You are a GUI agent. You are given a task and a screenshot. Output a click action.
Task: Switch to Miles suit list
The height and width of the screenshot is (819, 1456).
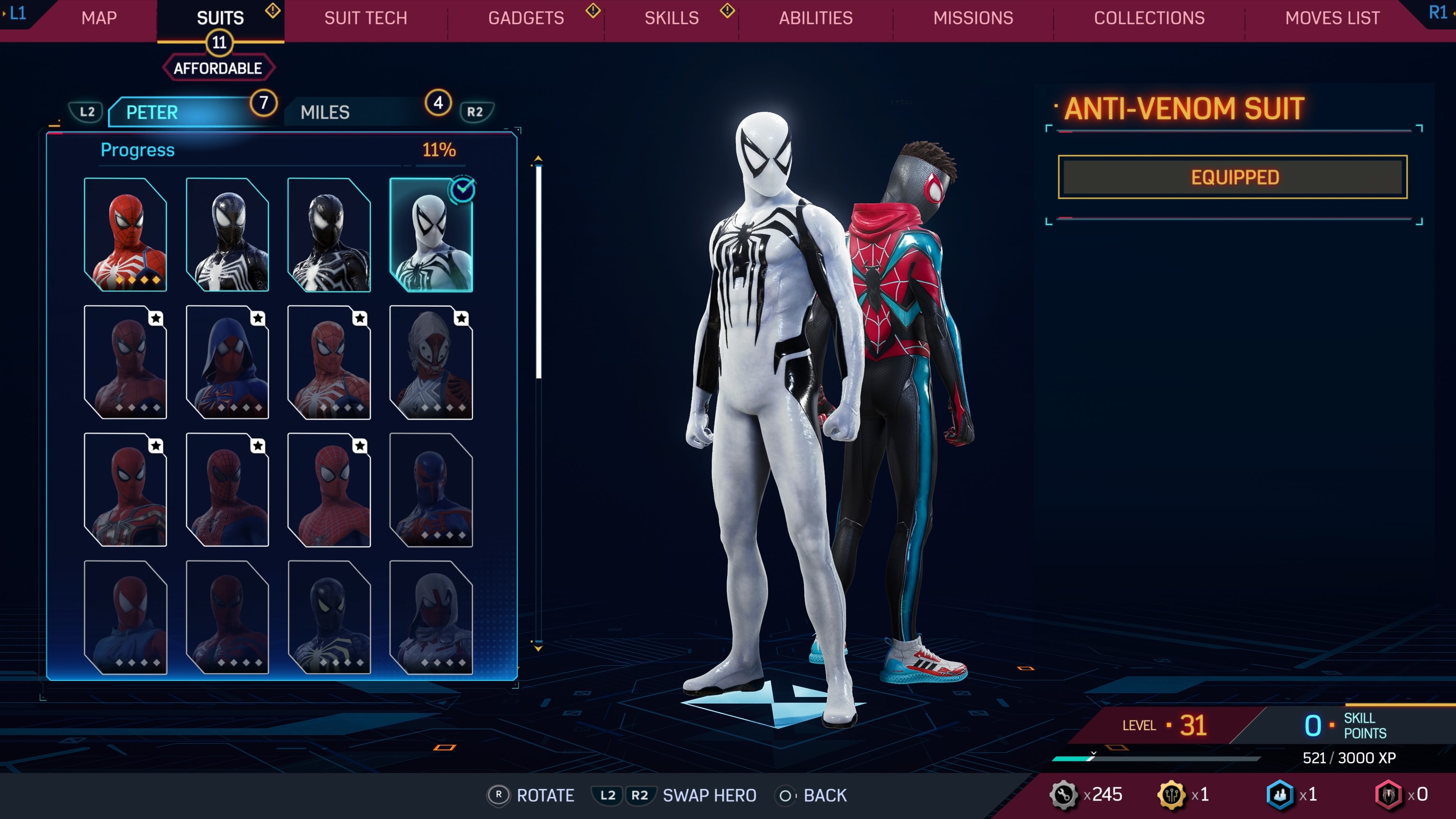325,112
